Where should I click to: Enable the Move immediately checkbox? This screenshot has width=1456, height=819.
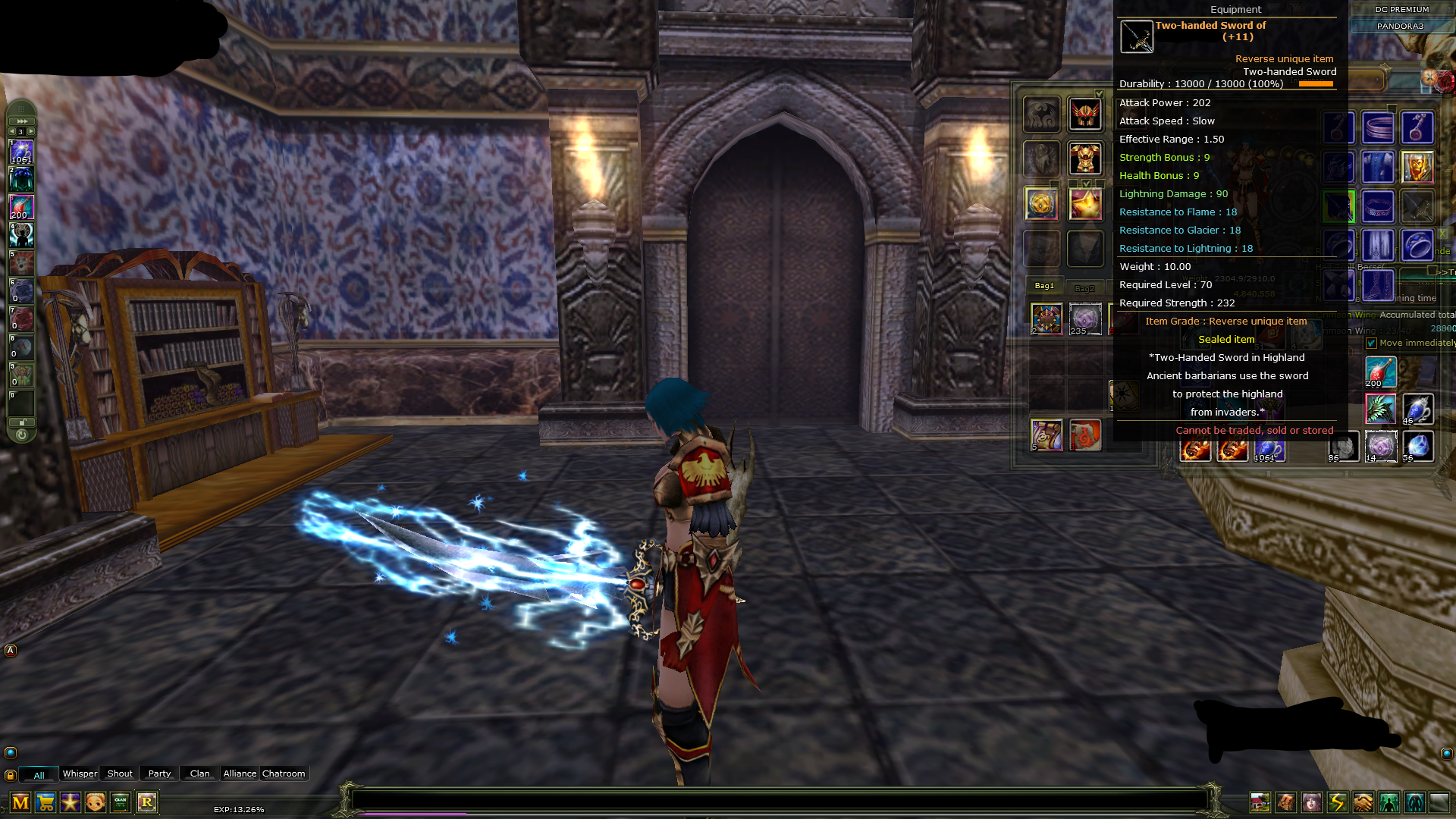coord(1371,343)
